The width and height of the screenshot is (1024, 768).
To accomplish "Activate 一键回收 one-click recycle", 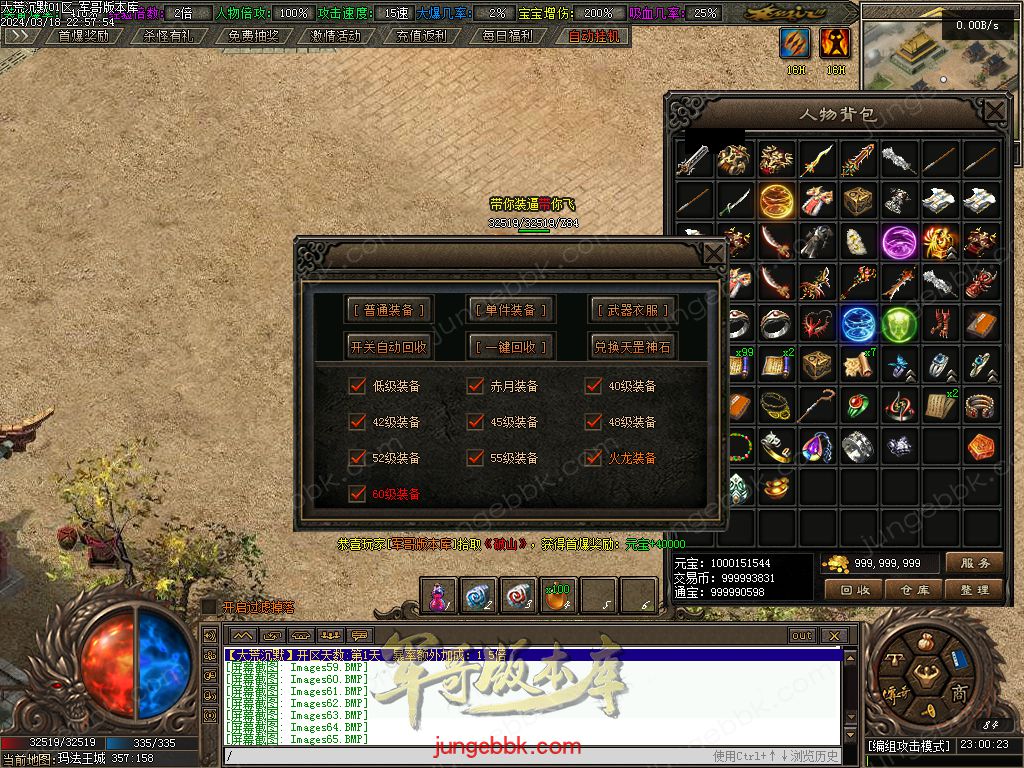I will [510, 347].
